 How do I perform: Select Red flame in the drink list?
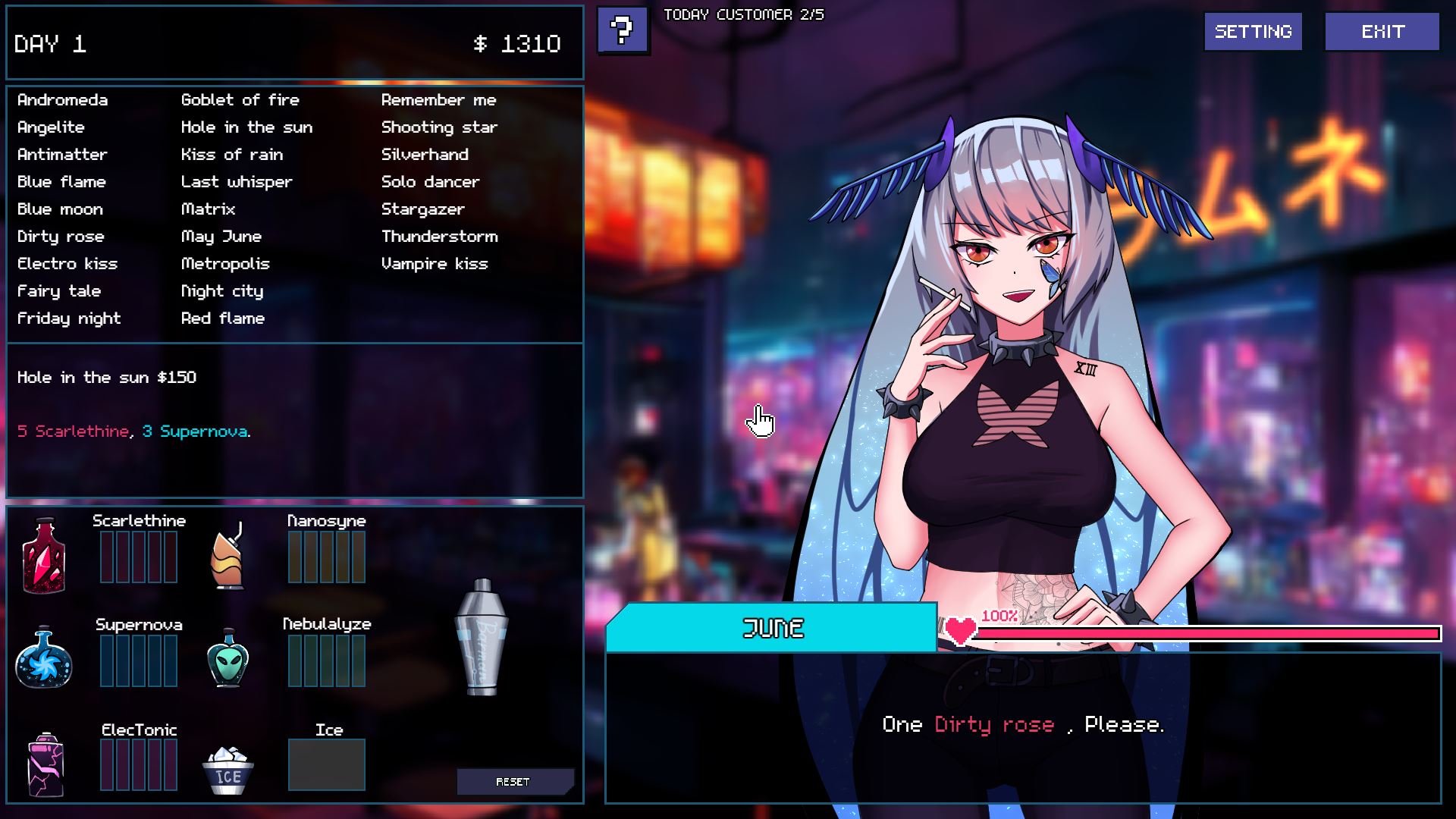click(x=222, y=318)
